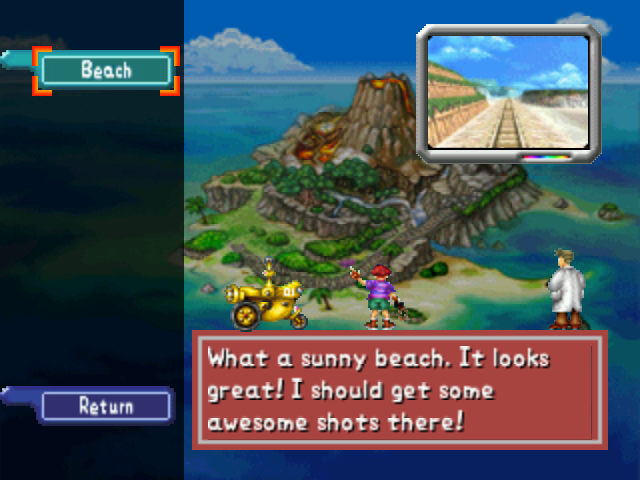Viewport: 640px width, 480px height.
Task: Select the Beach course entry
Action: point(106,70)
